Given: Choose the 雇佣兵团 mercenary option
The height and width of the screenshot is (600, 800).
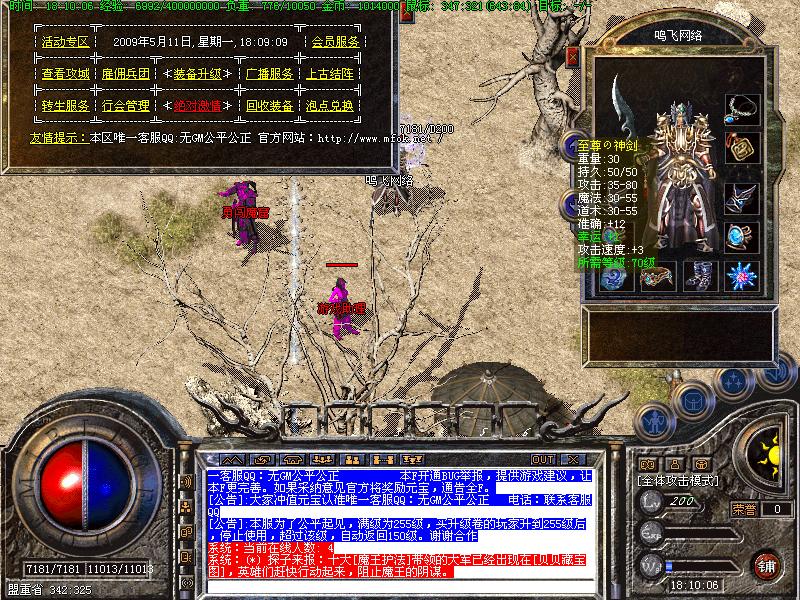Looking at the screenshot, I should pos(125,74).
